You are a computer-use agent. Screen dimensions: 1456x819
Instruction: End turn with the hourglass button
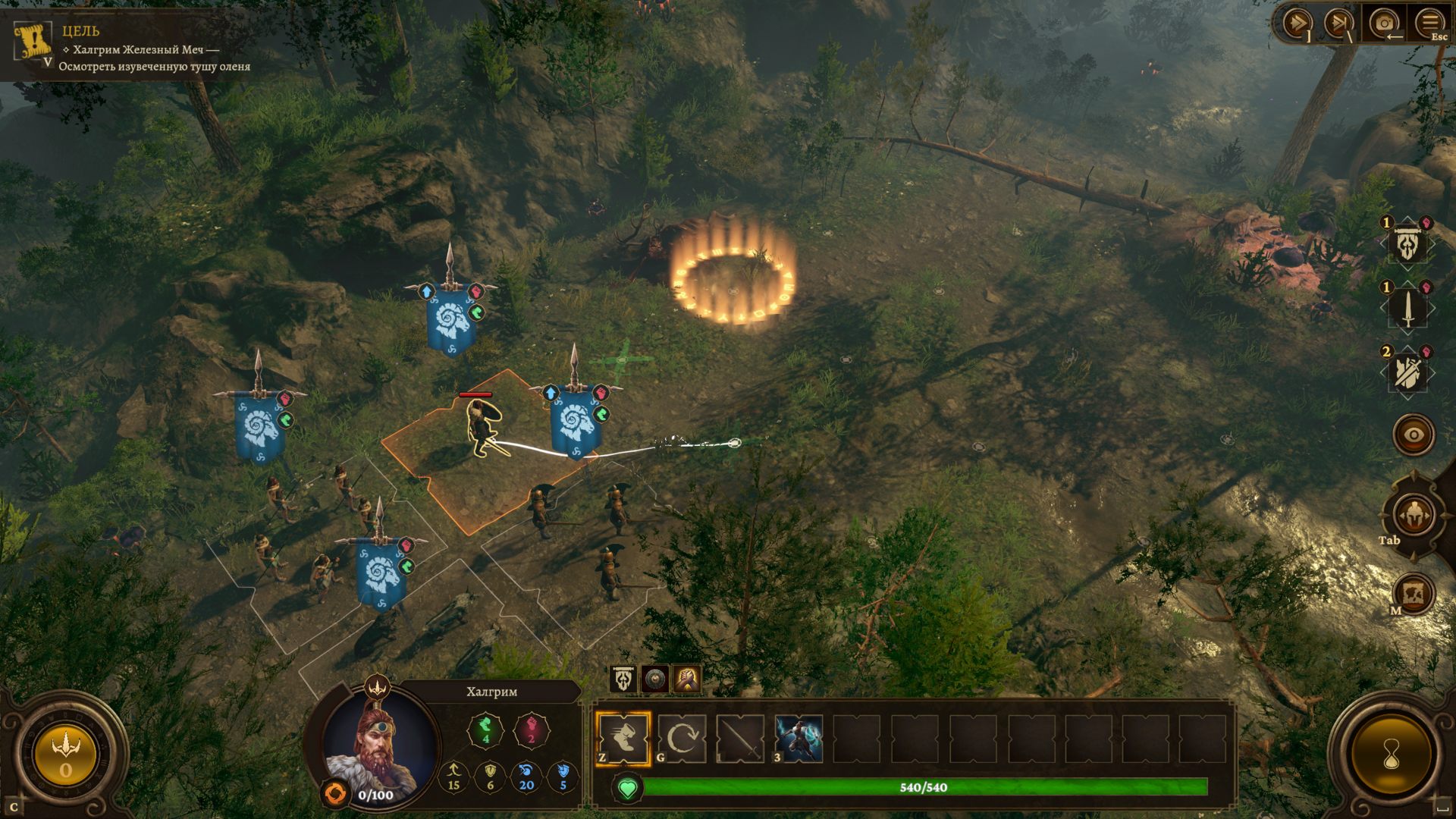click(x=1392, y=755)
